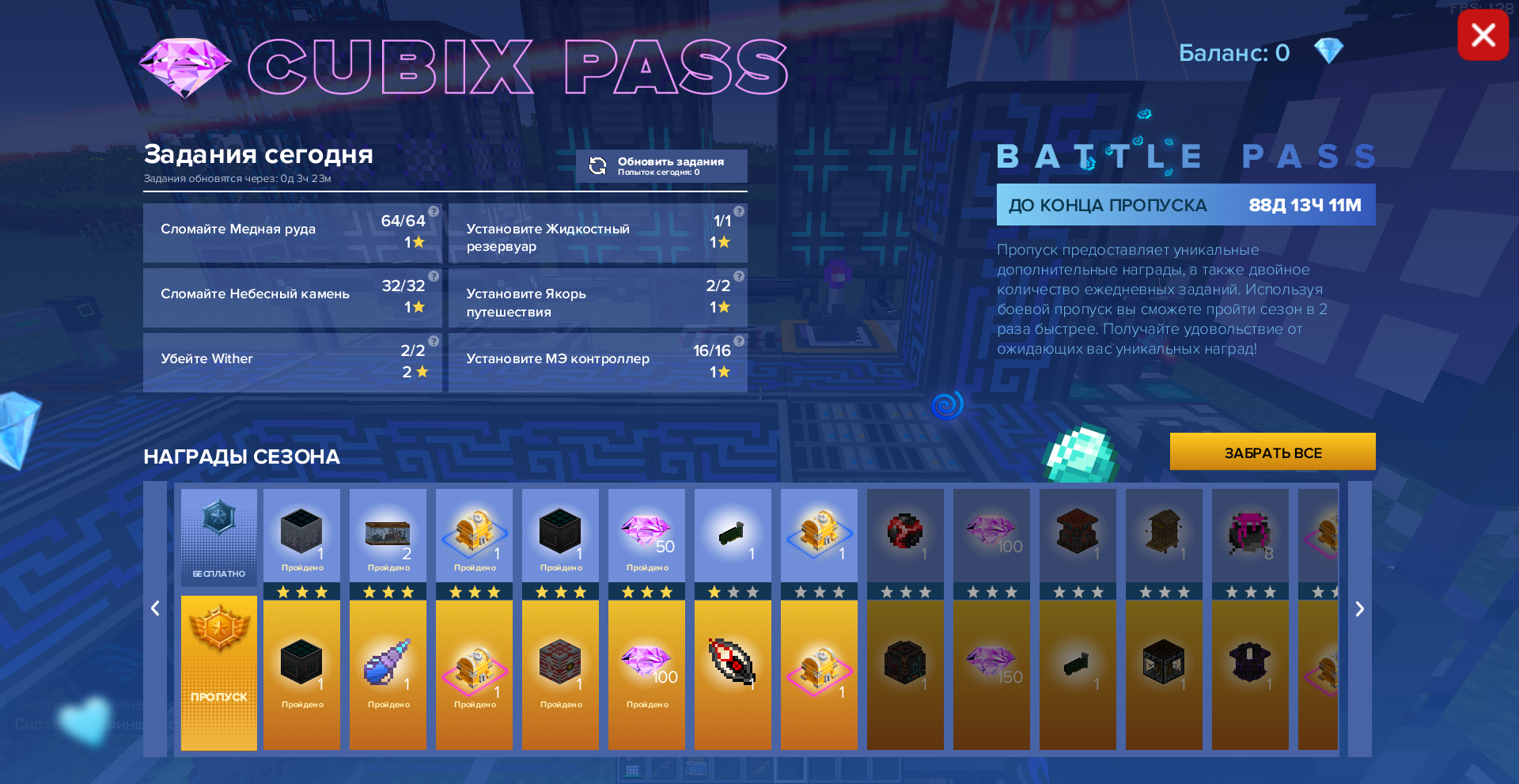Click the Установите Якорь путешествия task
This screenshot has width=1519, height=784.
[x=597, y=297]
